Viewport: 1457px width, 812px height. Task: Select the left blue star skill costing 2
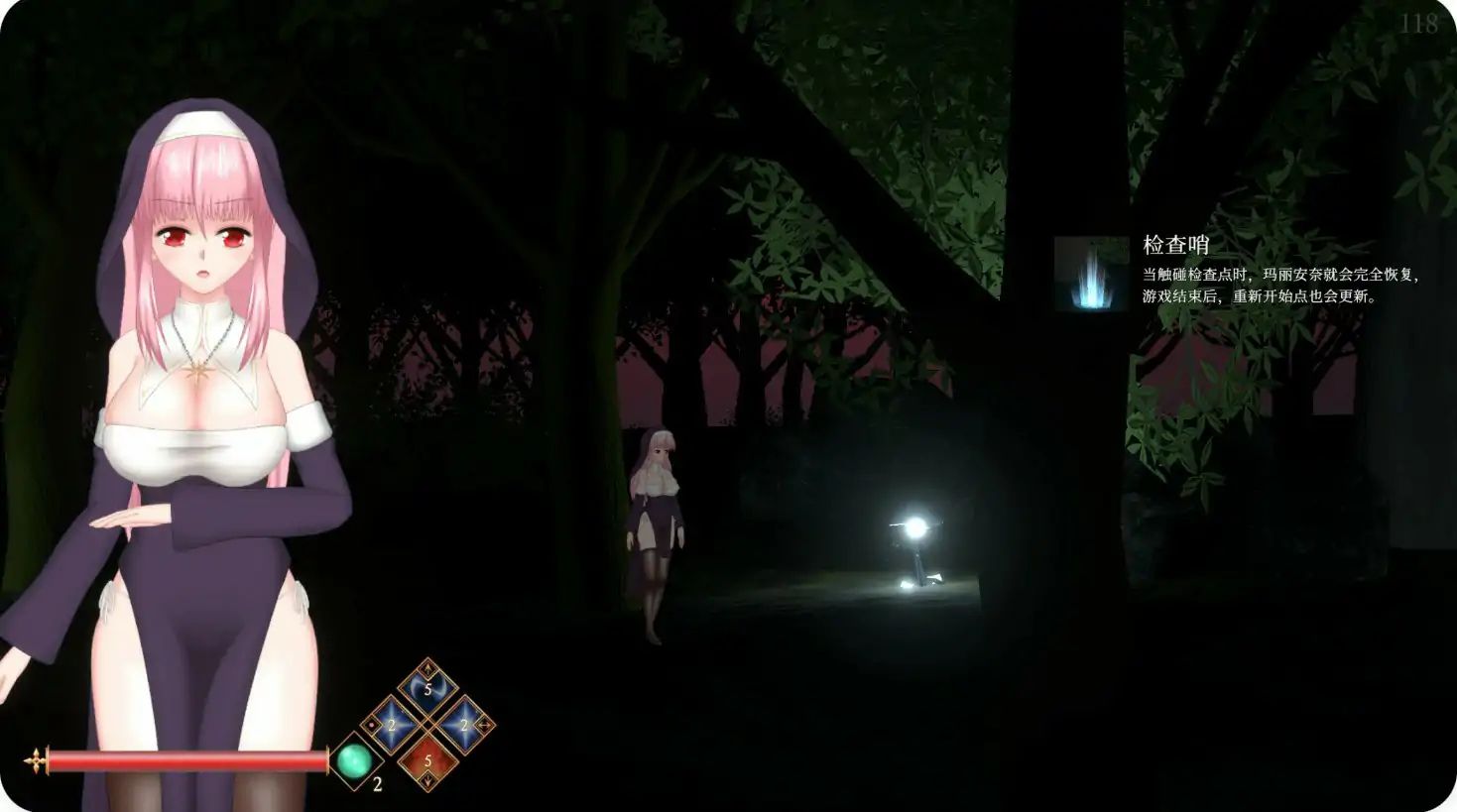(393, 724)
